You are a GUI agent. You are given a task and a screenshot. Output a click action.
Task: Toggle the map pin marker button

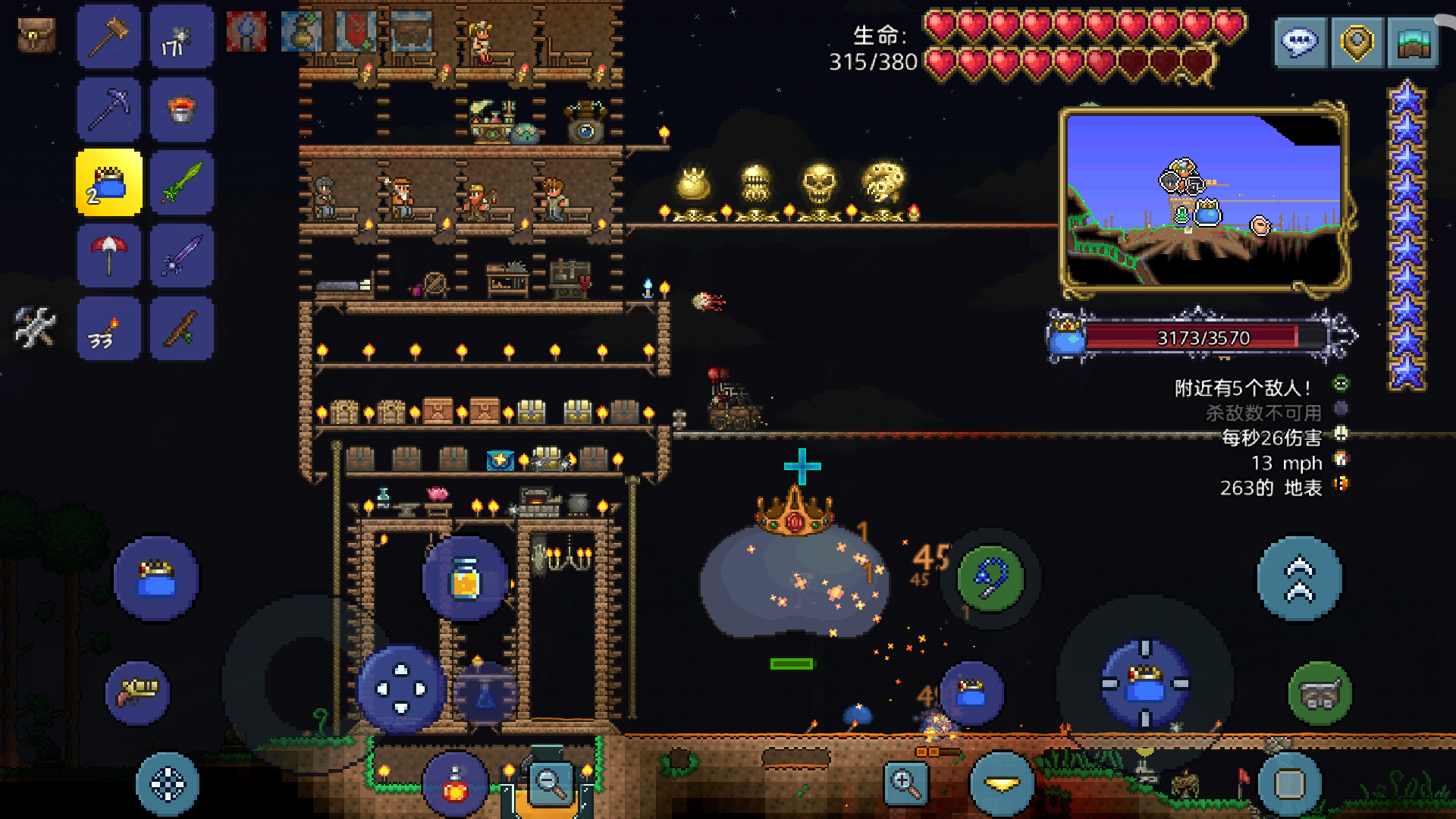coord(1357,42)
